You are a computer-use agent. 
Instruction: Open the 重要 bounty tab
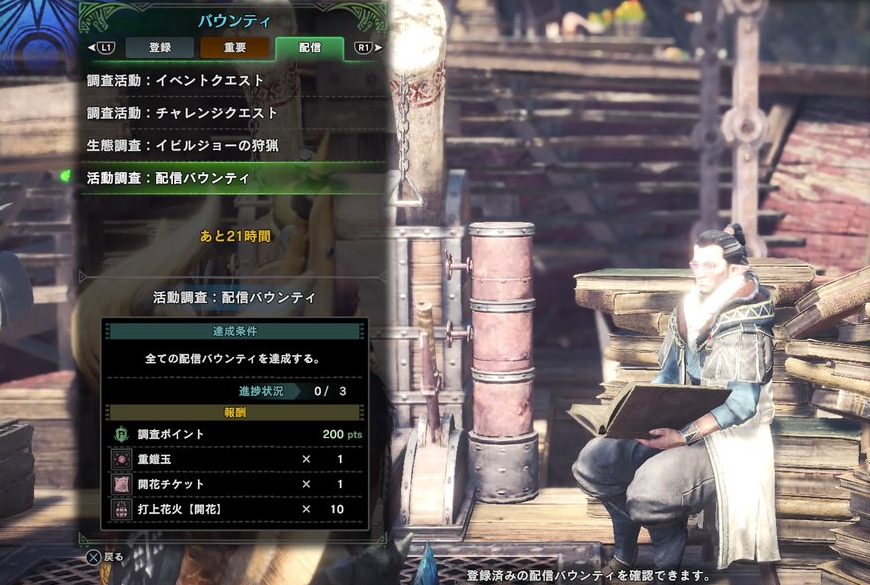234,47
